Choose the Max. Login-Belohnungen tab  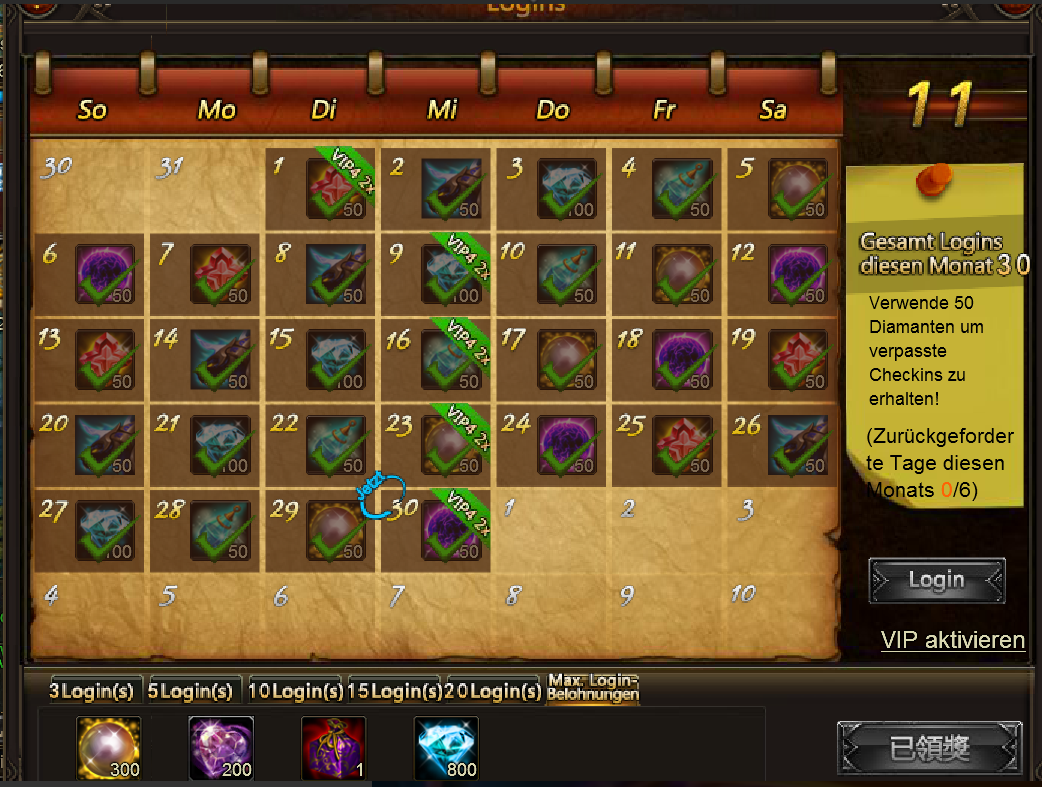593,688
